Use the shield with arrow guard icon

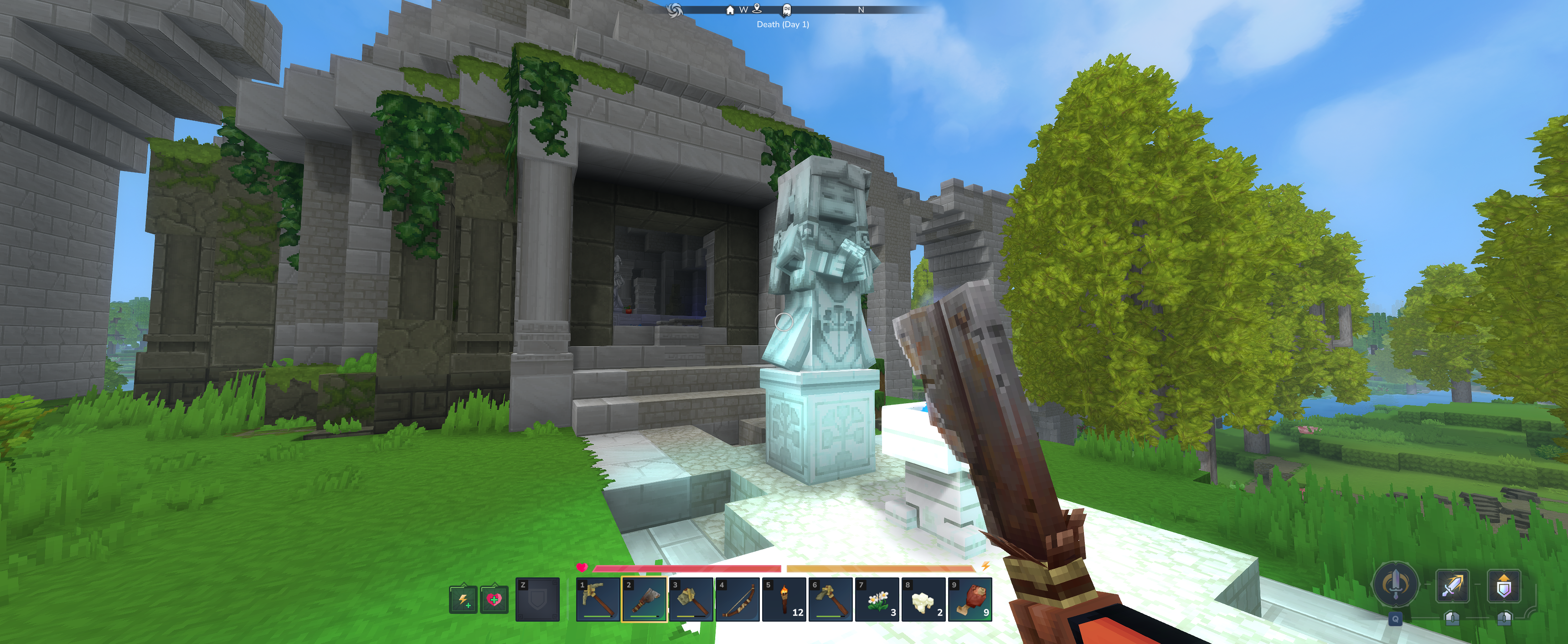pos(1503,586)
